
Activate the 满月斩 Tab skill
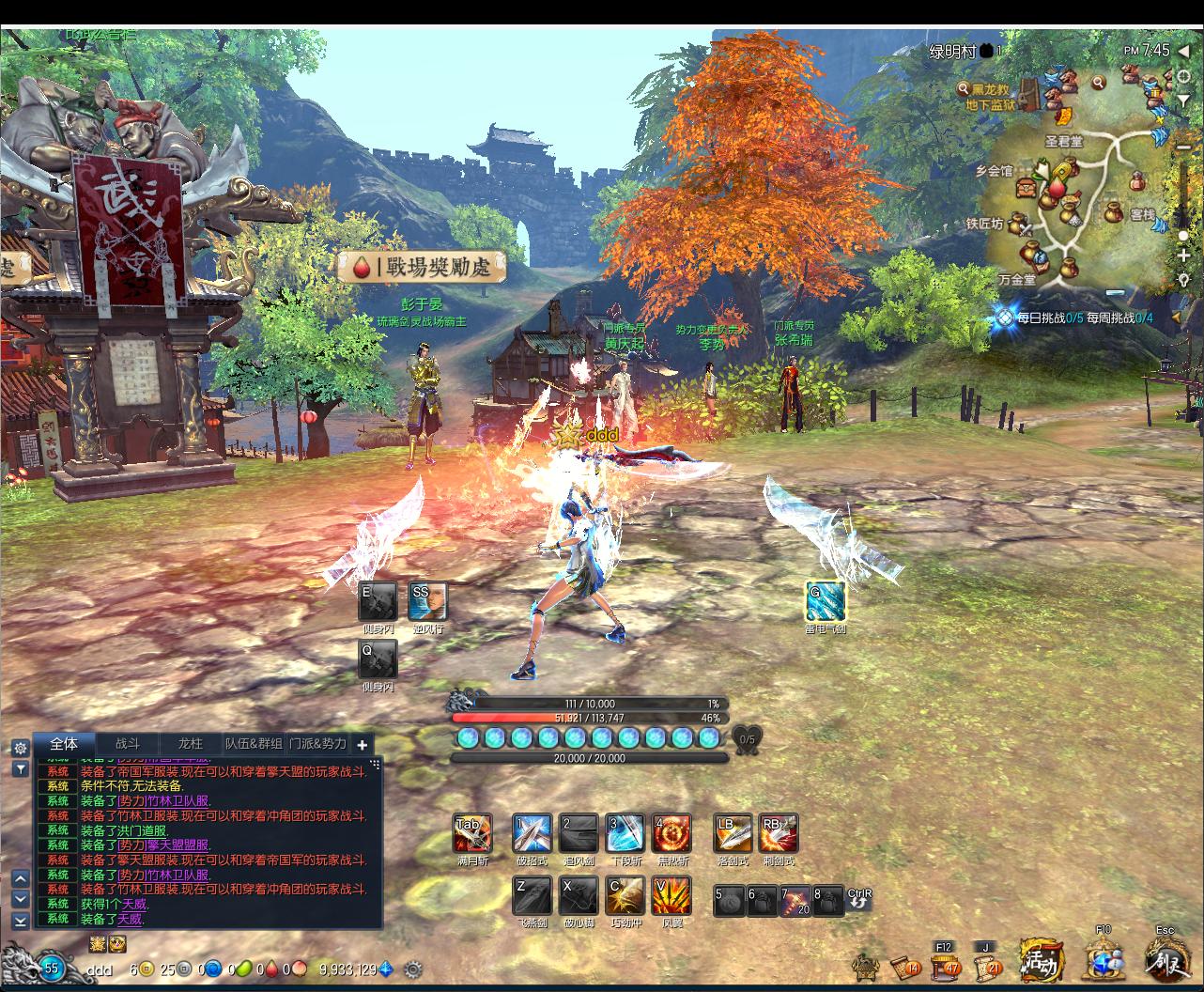(x=472, y=833)
